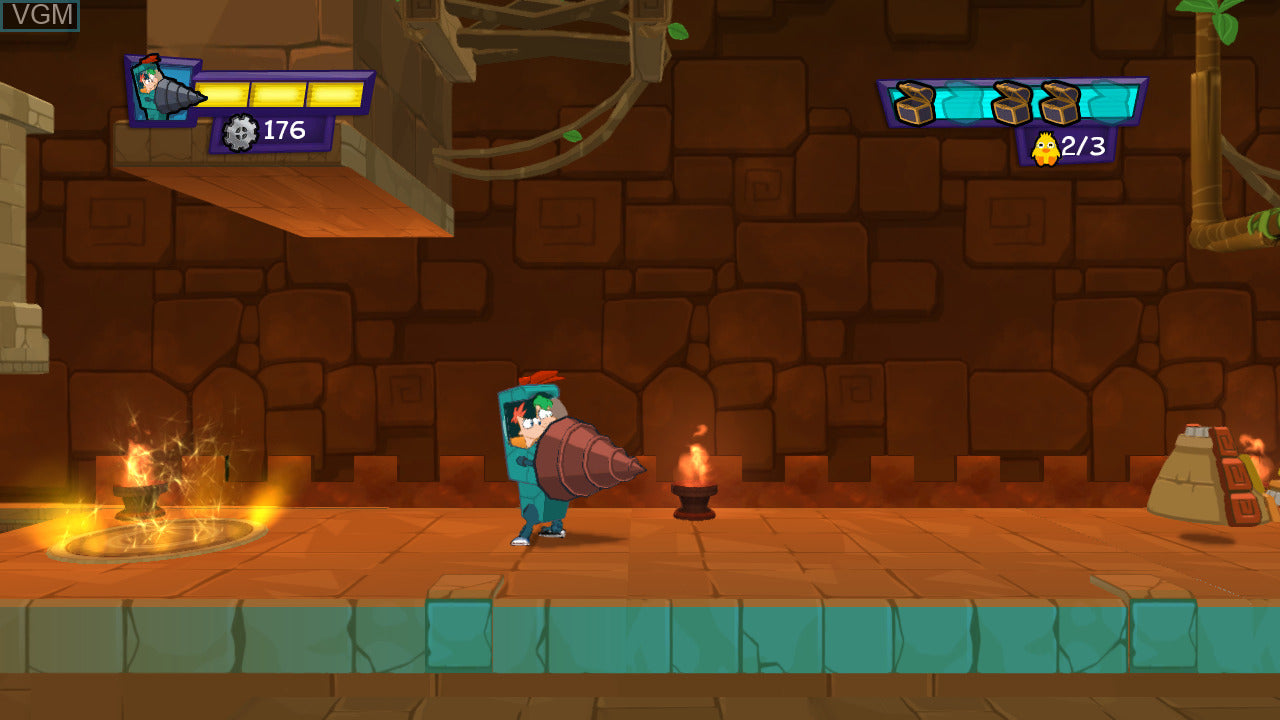The image size is (1280, 720).
Task: Select the yellow chick collectible icon
Action: pyautogui.click(x=1045, y=148)
